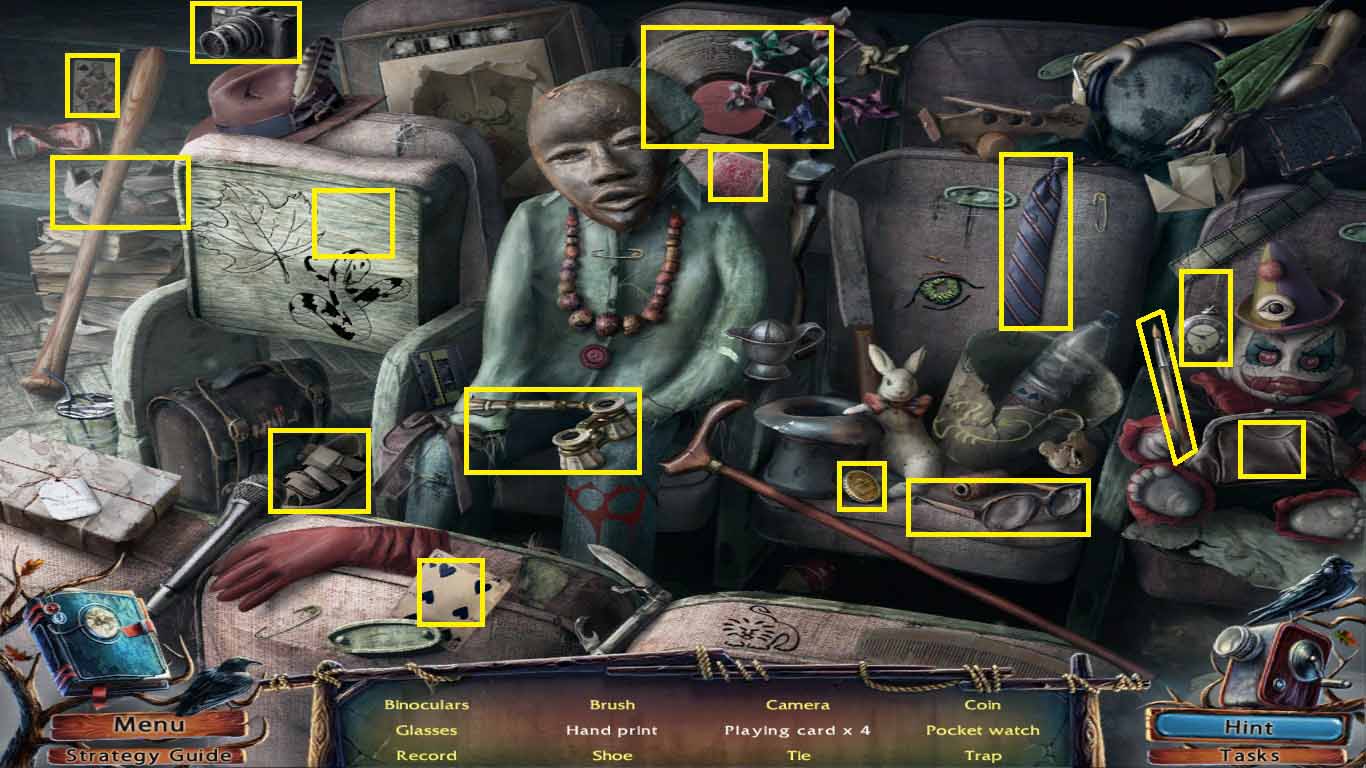Open the Strategy Guide

tap(148, 753)
